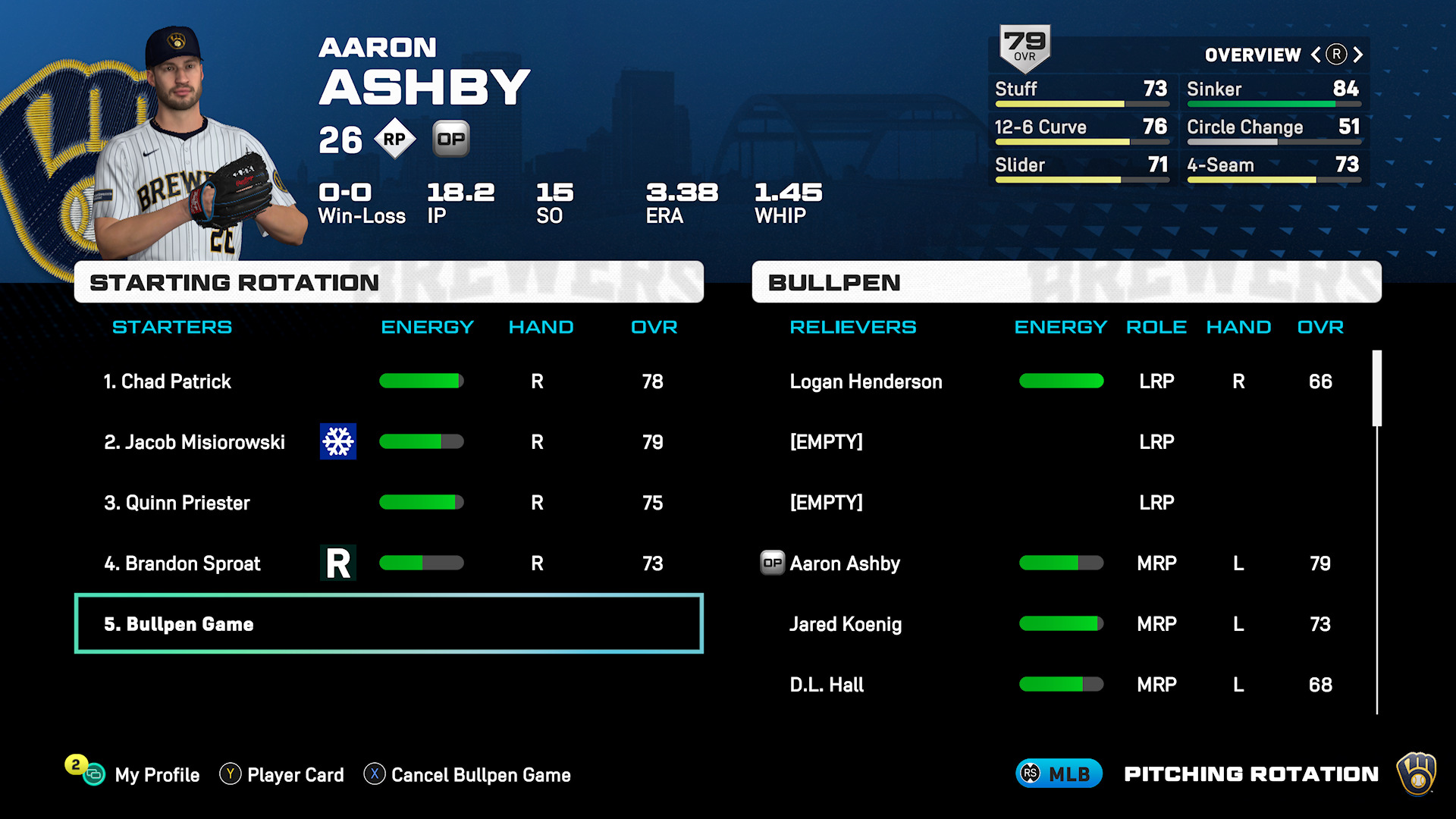Choose reliever Logan Henderson

coord(865,381)
